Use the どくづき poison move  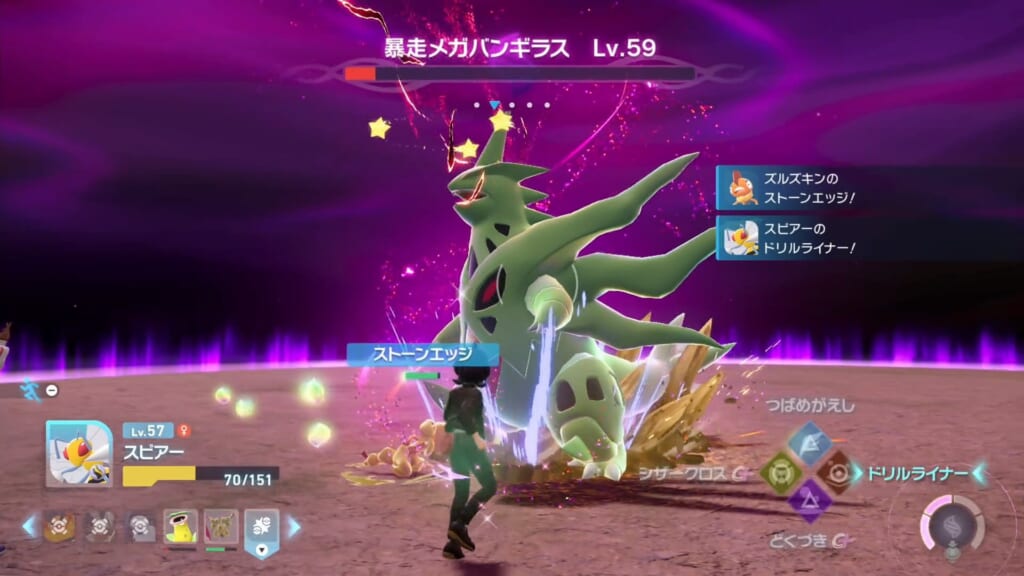coord(808,500)
